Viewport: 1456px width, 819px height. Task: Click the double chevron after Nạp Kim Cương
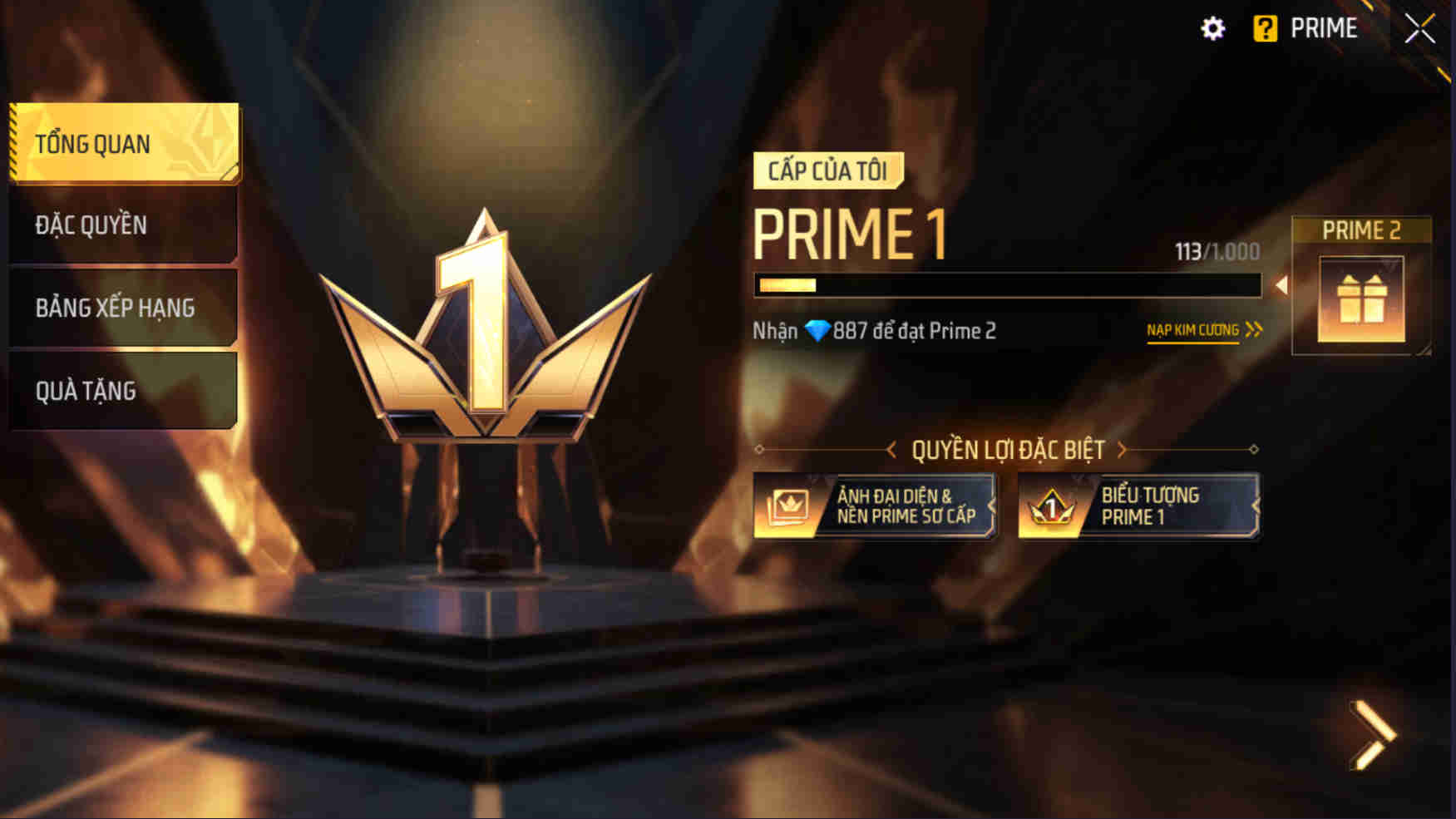tap(1251, 329)
